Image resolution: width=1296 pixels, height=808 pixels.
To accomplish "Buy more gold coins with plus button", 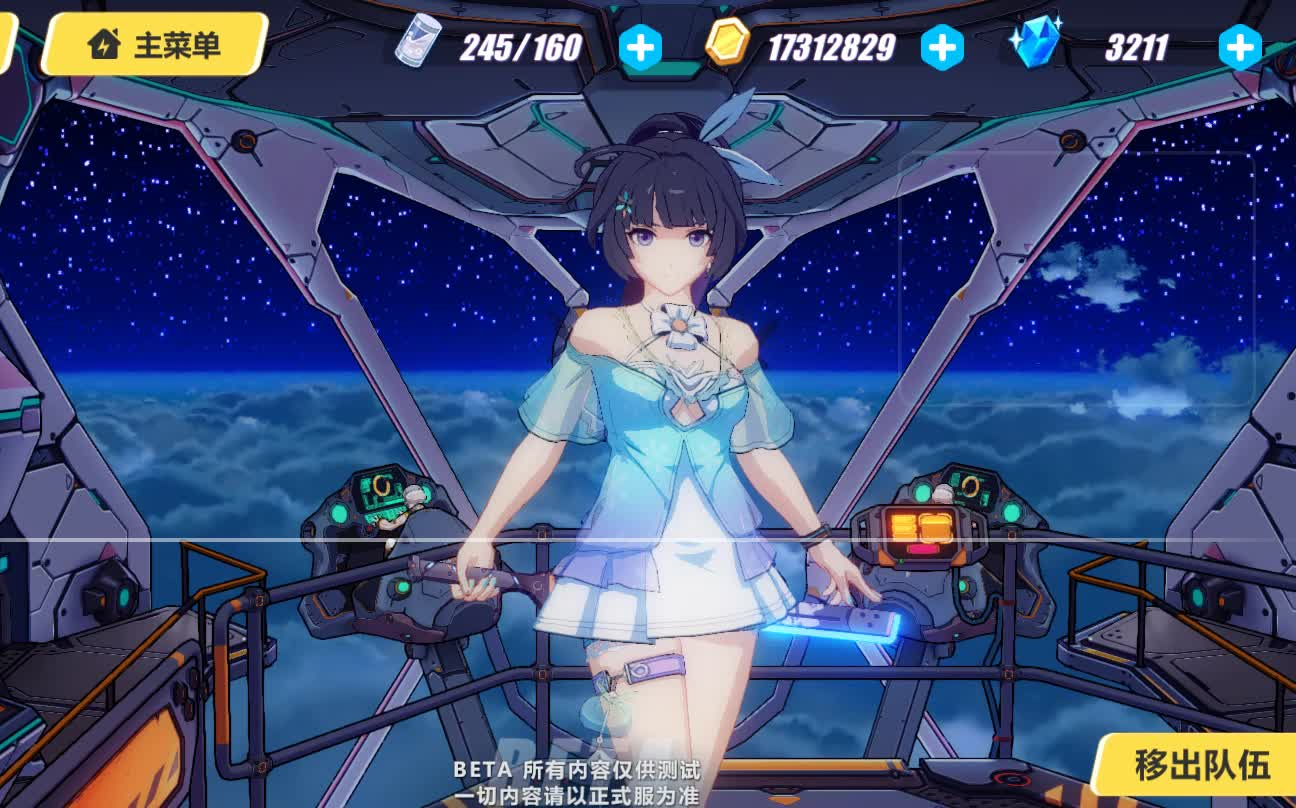I will click(941, 47).
